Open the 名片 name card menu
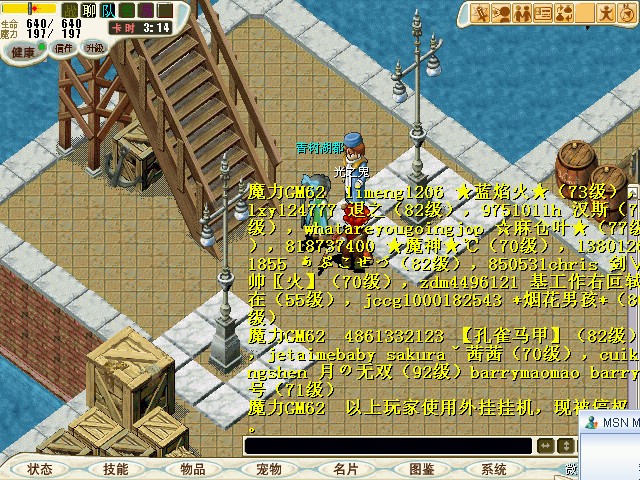This screenshot has width=640, height=480. [346, 468]
